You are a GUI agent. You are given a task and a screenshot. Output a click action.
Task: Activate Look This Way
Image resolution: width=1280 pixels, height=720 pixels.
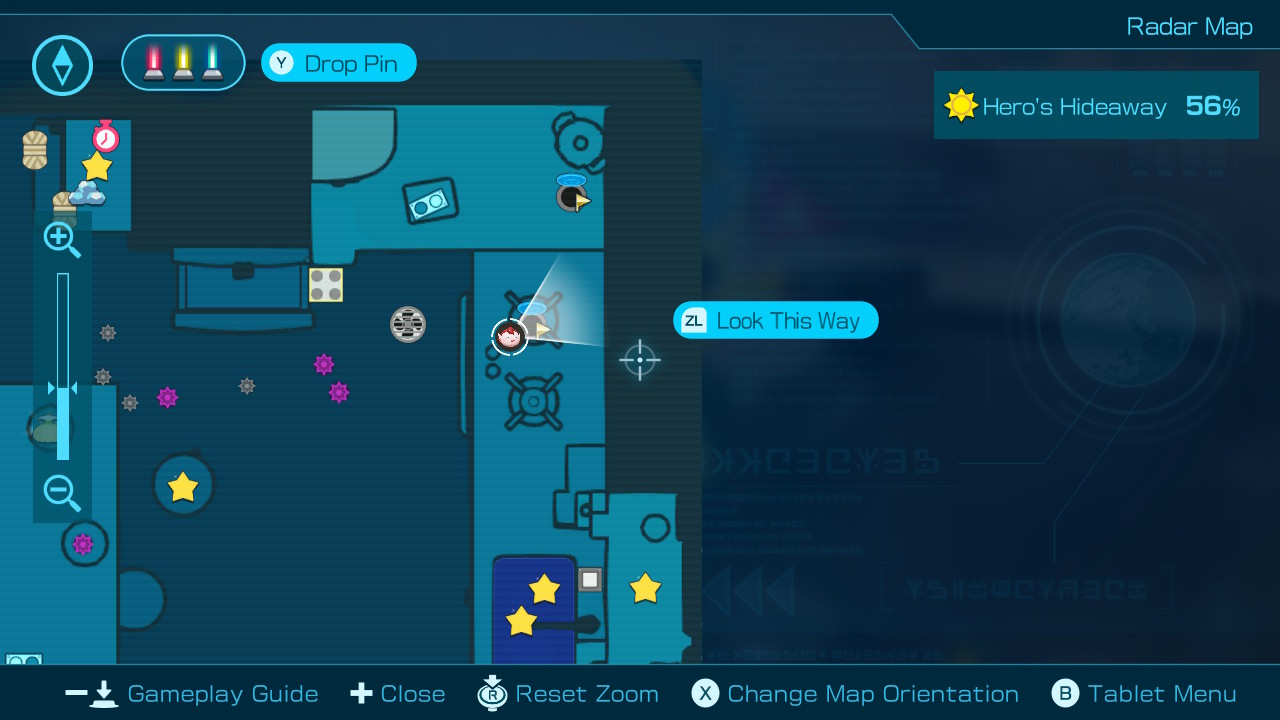tap(775, 320)
